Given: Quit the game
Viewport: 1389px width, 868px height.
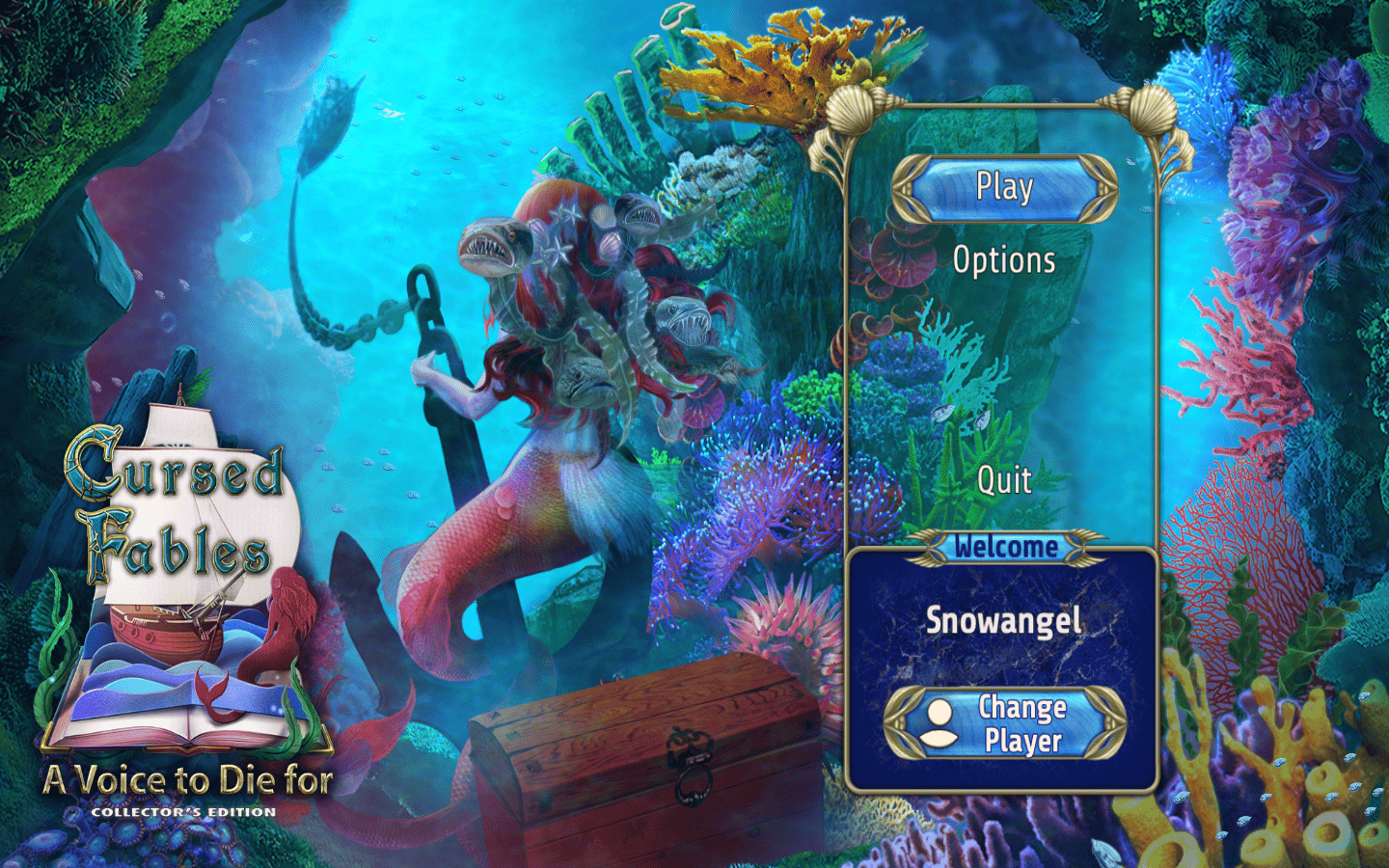Looking at the screenshot, I should pyautogui.click(x=1003, y=479).
